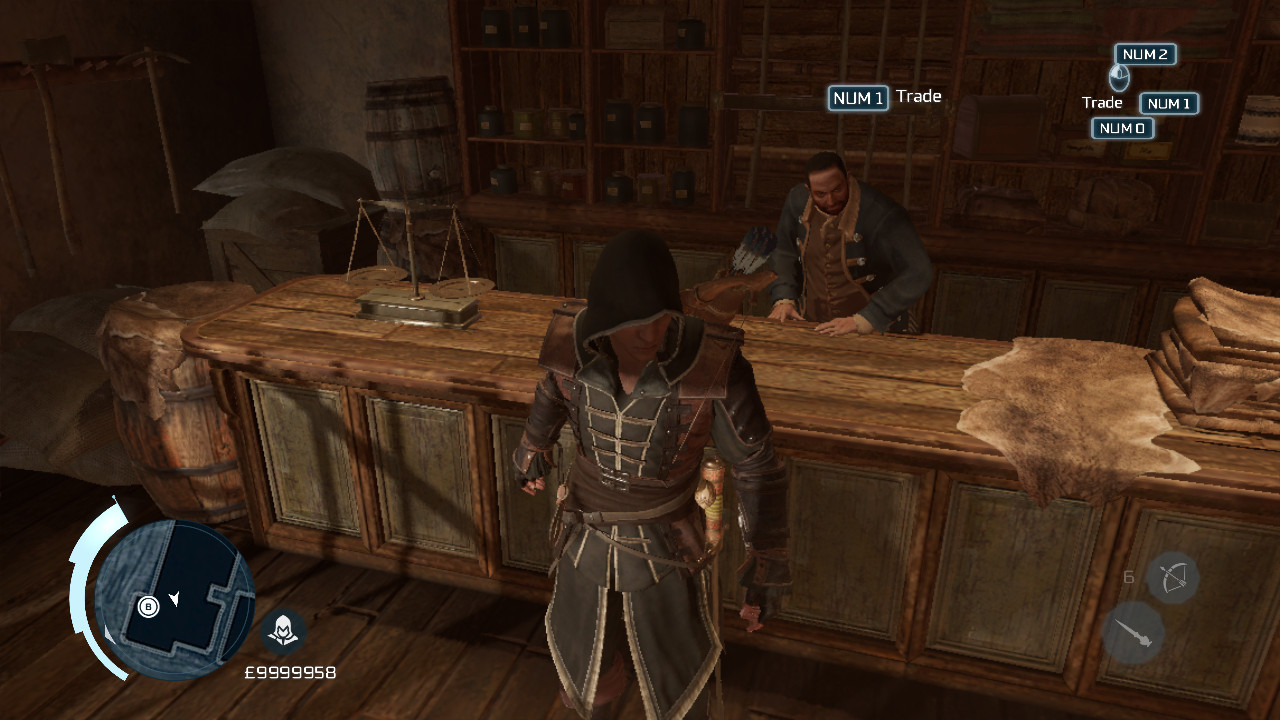
Task: Toggle the NUM 0 key prompt
Action: pos(1122,128)
